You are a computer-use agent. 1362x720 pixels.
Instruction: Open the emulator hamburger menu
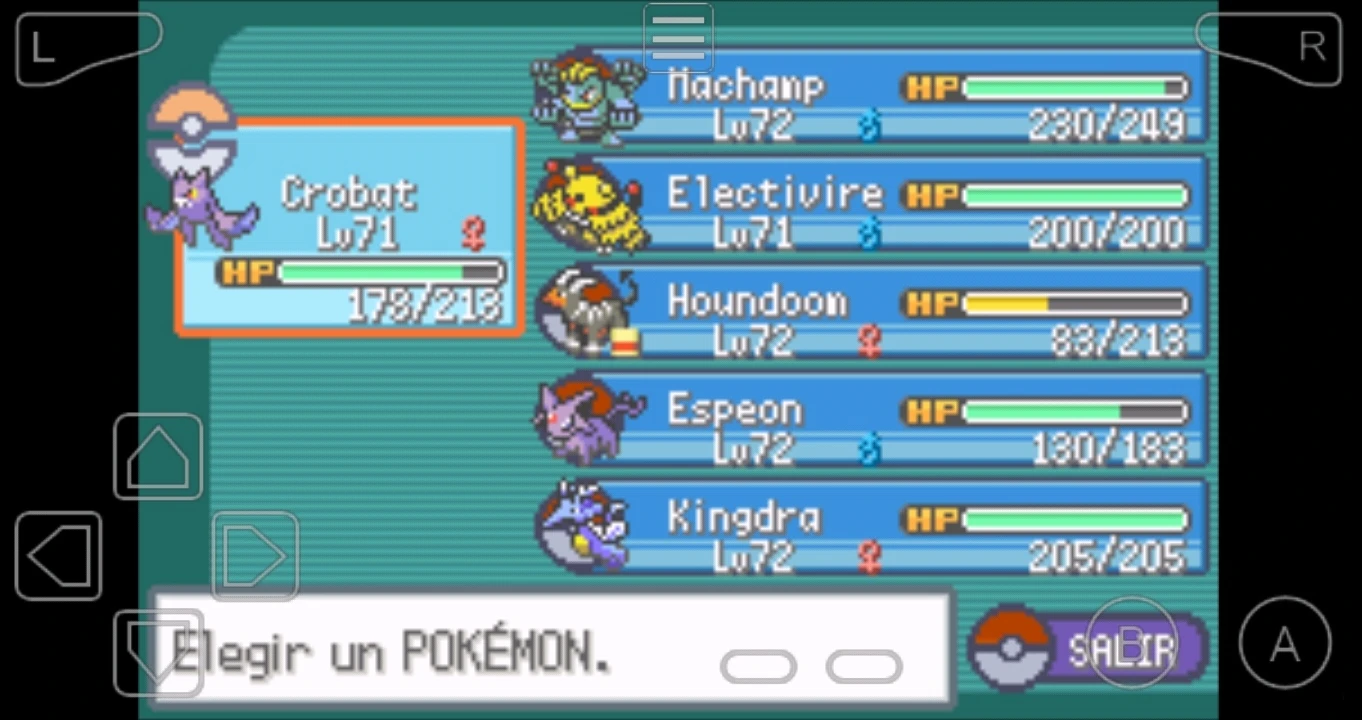pyautogui.click(x=677, y=38)
